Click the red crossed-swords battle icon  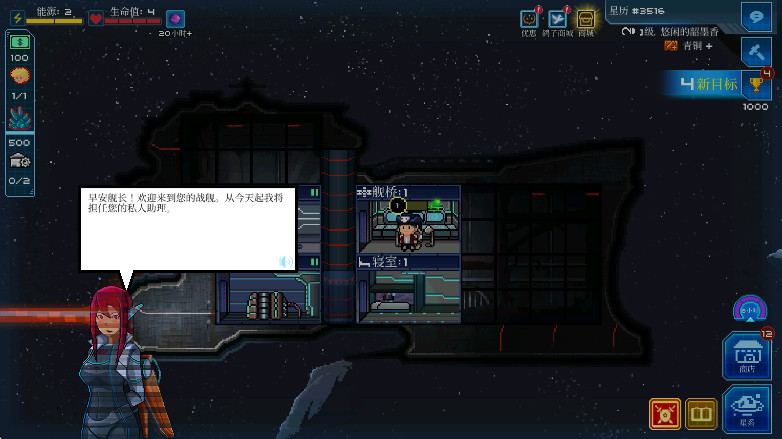point(664,413)
